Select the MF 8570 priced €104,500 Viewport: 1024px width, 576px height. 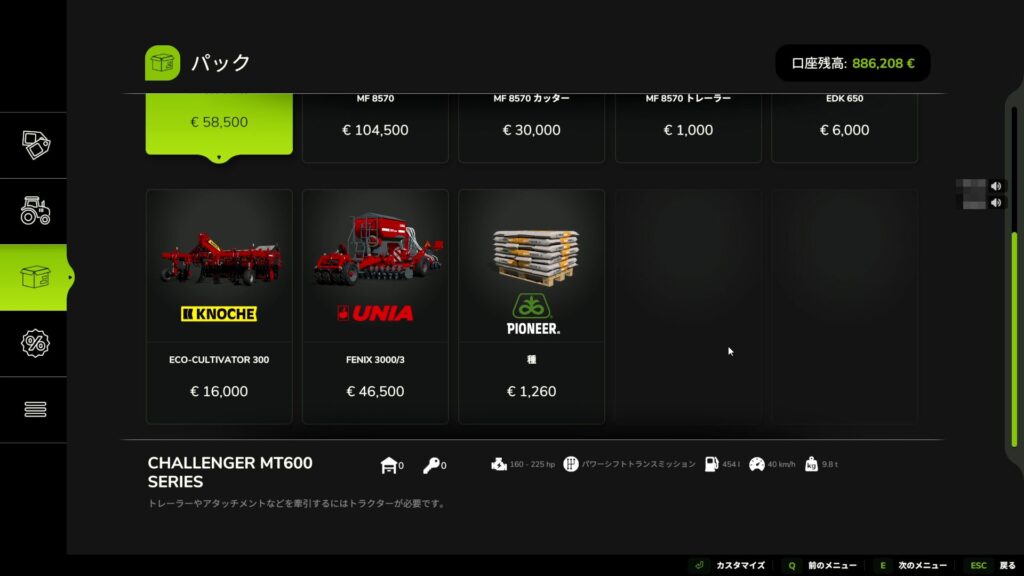(x=375, y=126)
